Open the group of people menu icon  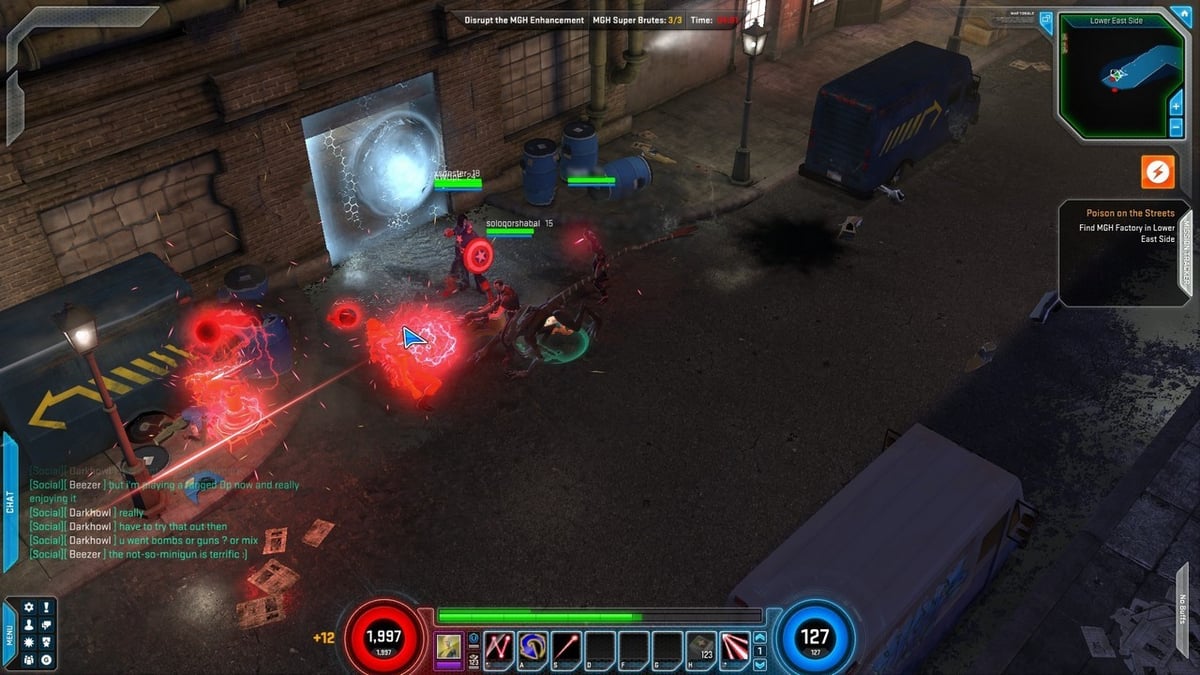28,659
